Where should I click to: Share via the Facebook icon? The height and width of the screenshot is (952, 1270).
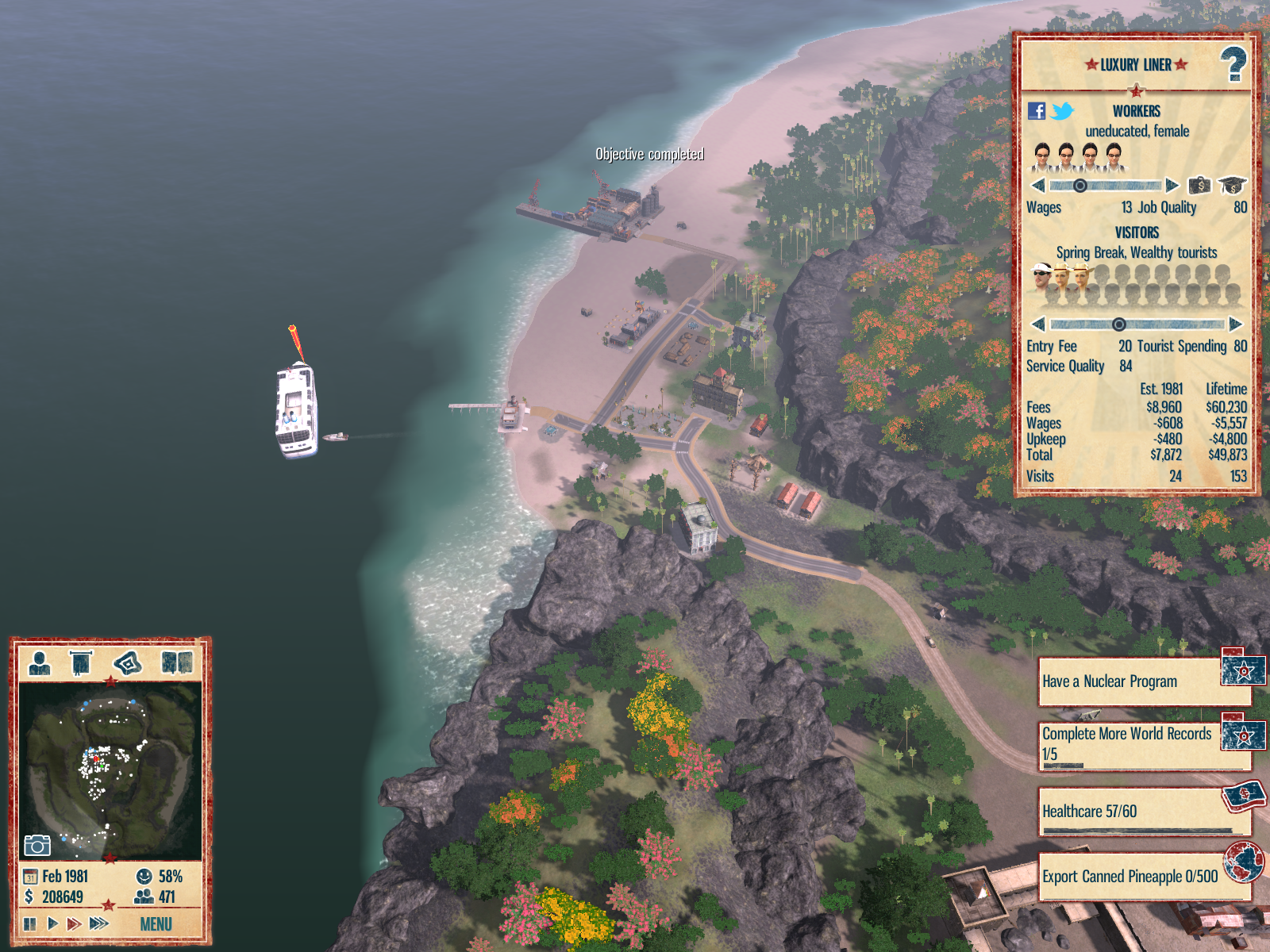coord(1037,111)
